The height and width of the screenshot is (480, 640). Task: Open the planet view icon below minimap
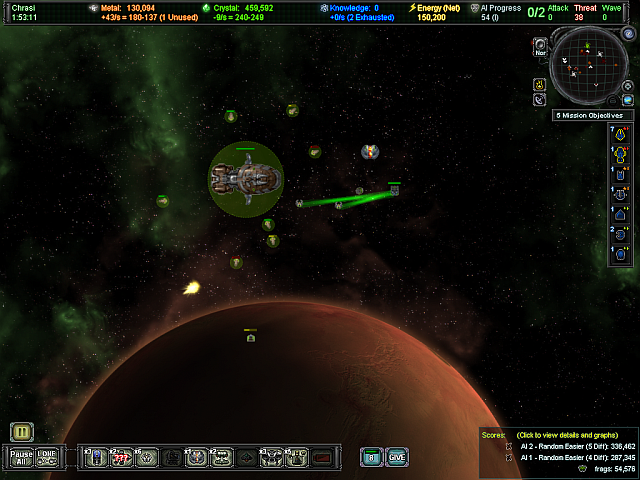(628, 100)
